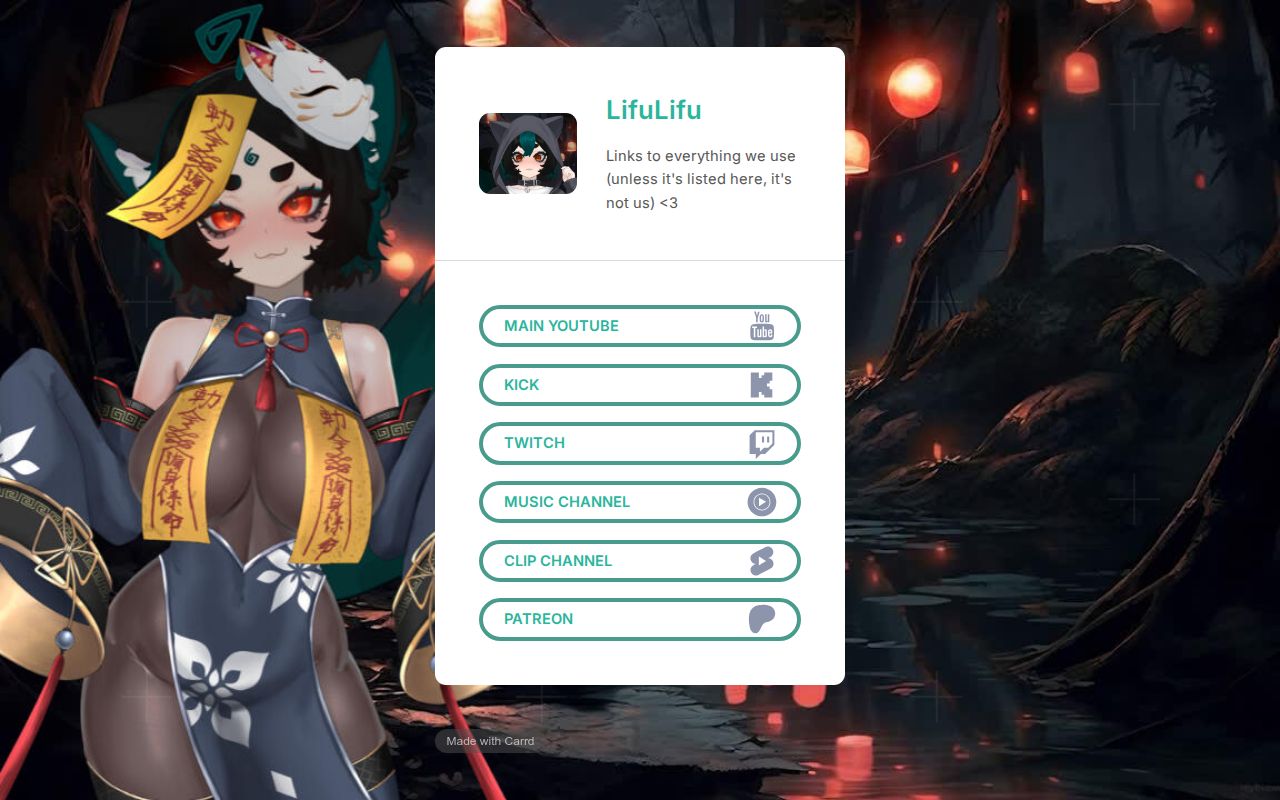
Task: Click the clip icon on Clip Channel button
Action: 761,560
